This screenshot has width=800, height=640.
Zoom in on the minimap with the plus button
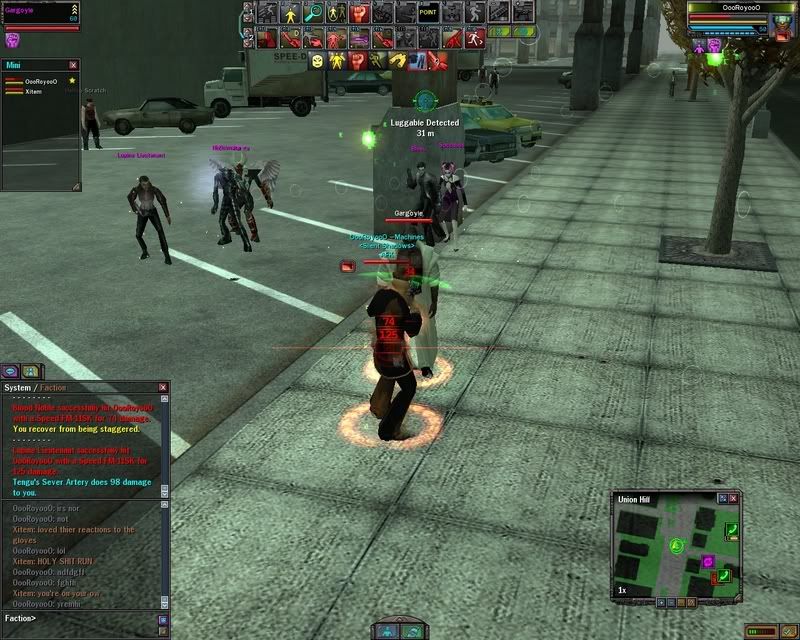[661, 603]
